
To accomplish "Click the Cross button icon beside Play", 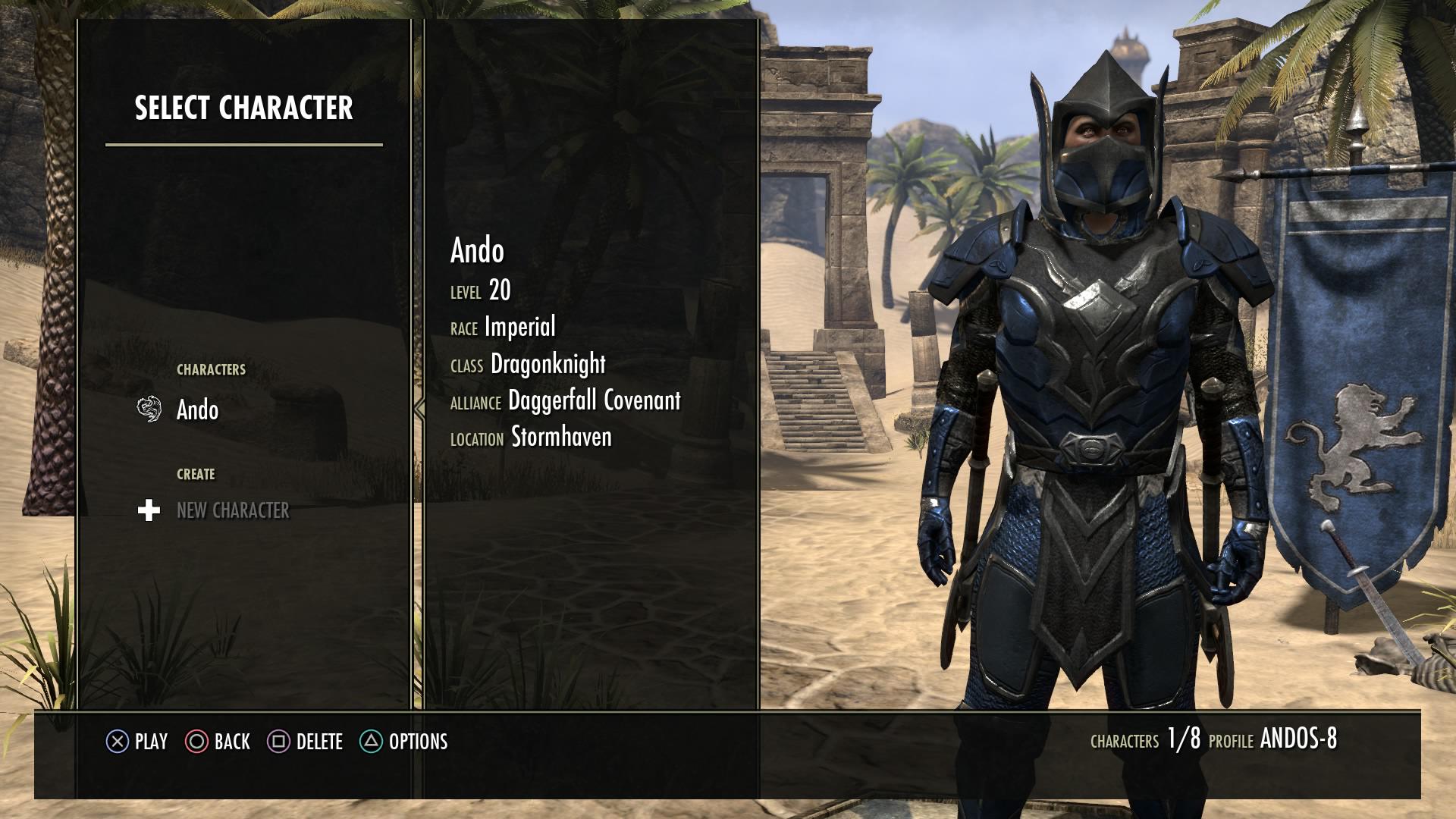I will point(118,742).
